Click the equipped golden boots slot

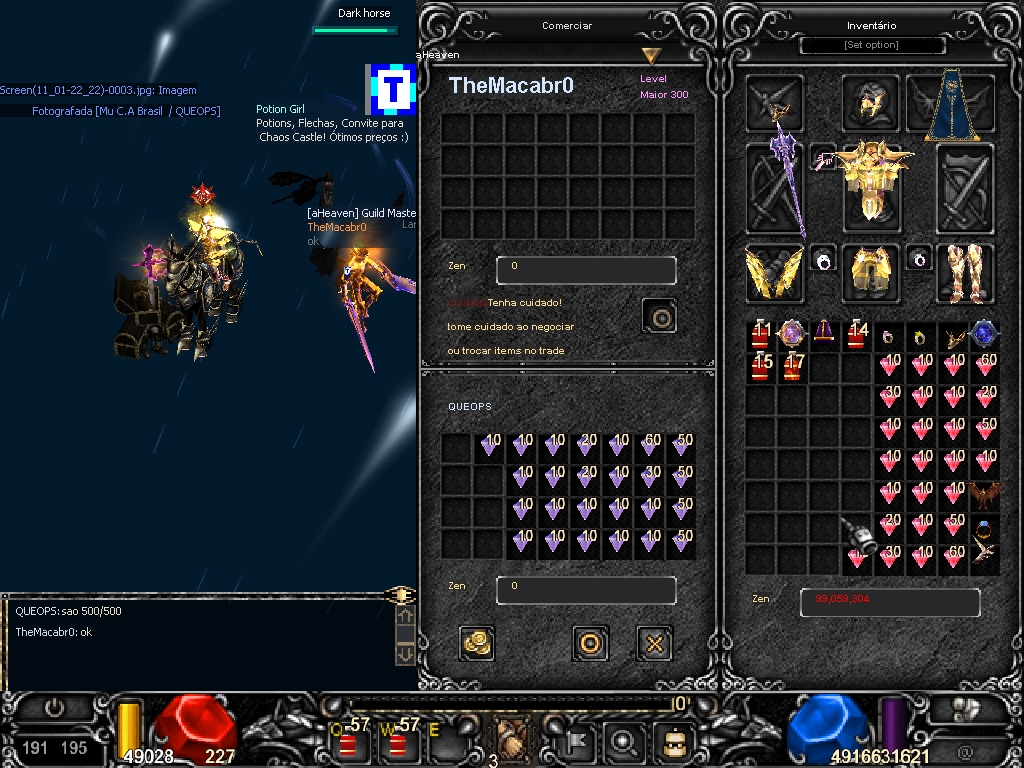point(964,273)
